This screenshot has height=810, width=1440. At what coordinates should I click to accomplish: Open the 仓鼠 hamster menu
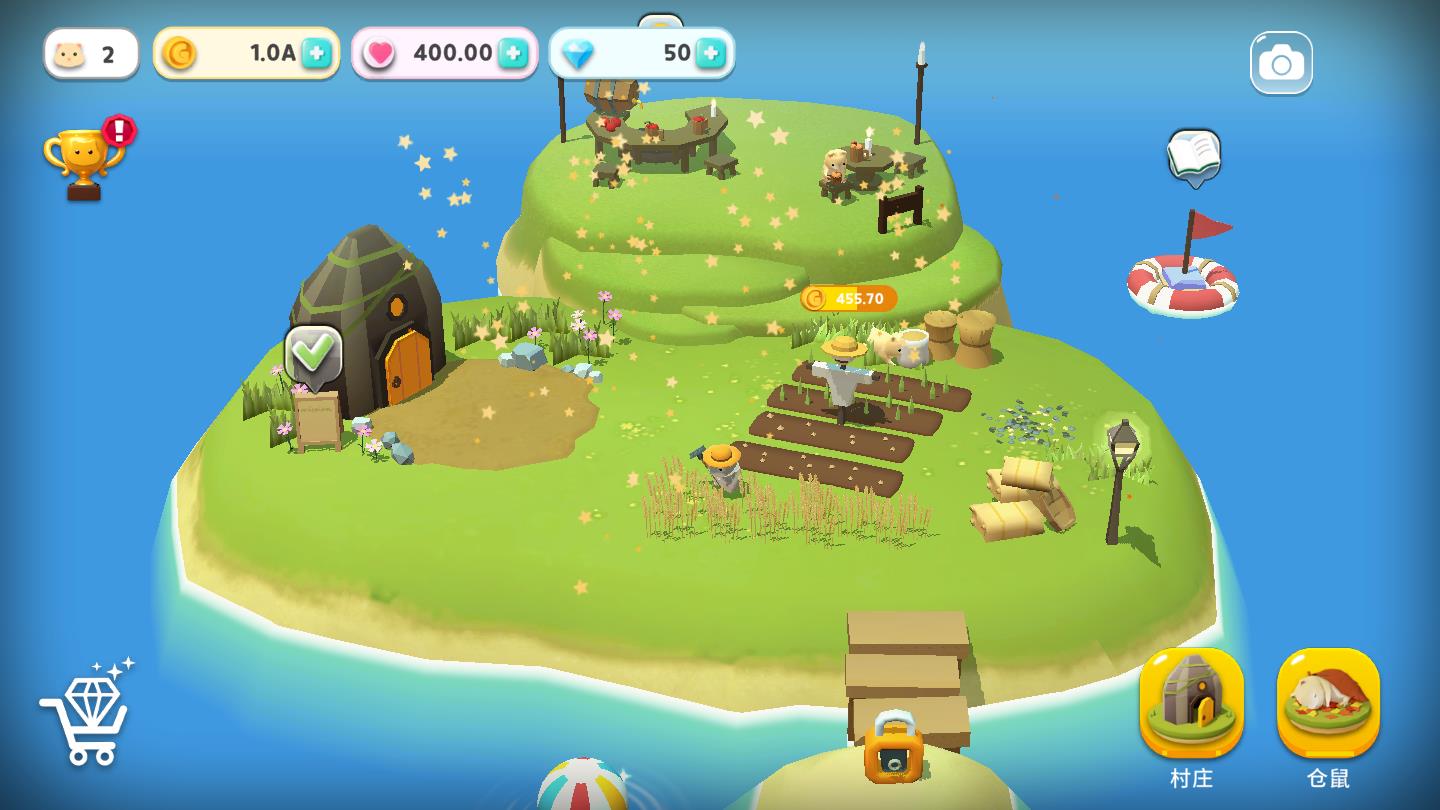point(1328,704)
